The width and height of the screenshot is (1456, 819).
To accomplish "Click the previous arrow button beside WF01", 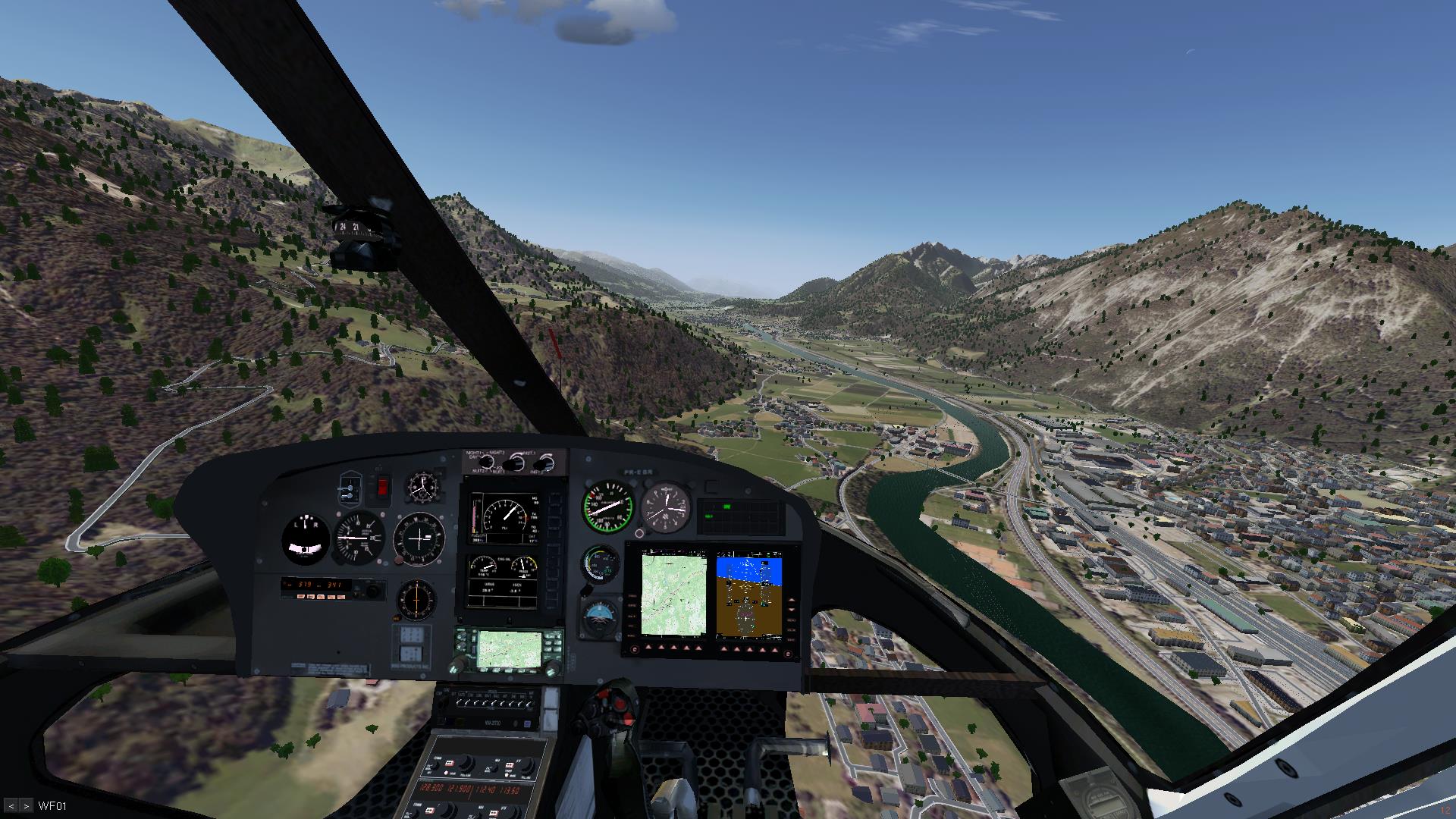I will tap(12, 805).
